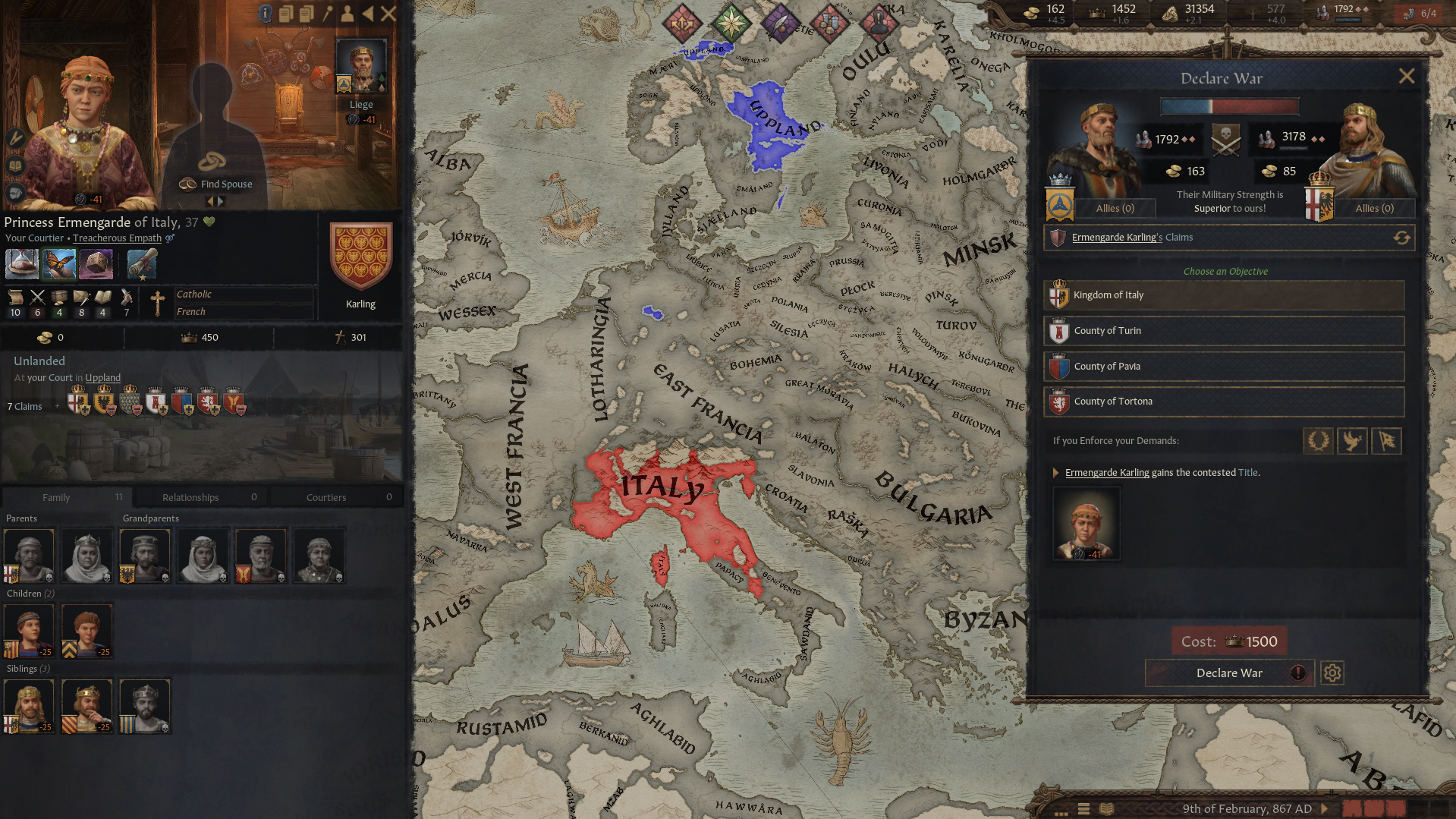Switch to the Relationships tab
Screen dimensions: 1456x819
click(x=200, y=497)
